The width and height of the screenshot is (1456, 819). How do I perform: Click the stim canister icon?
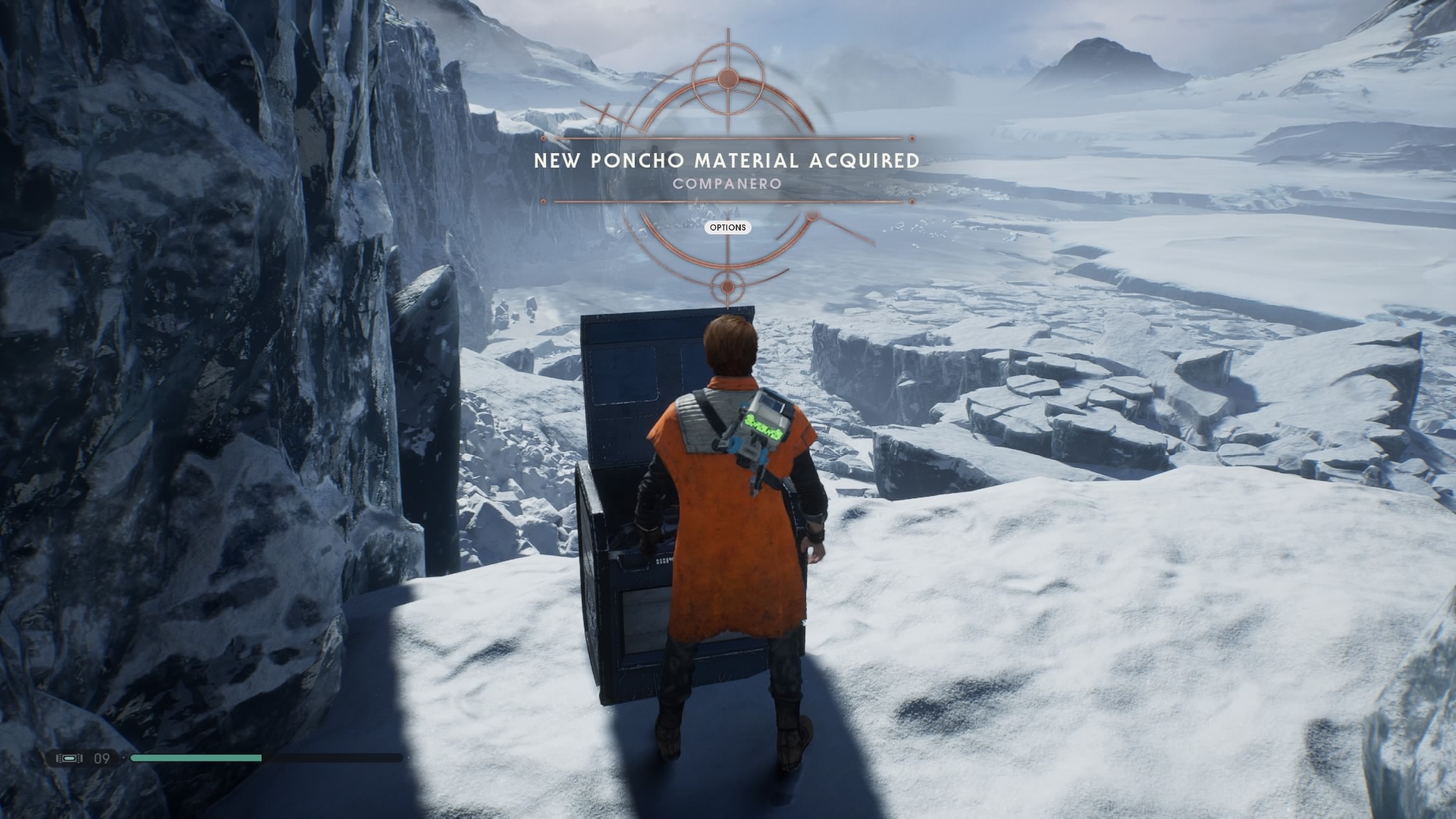click(70, 758)
